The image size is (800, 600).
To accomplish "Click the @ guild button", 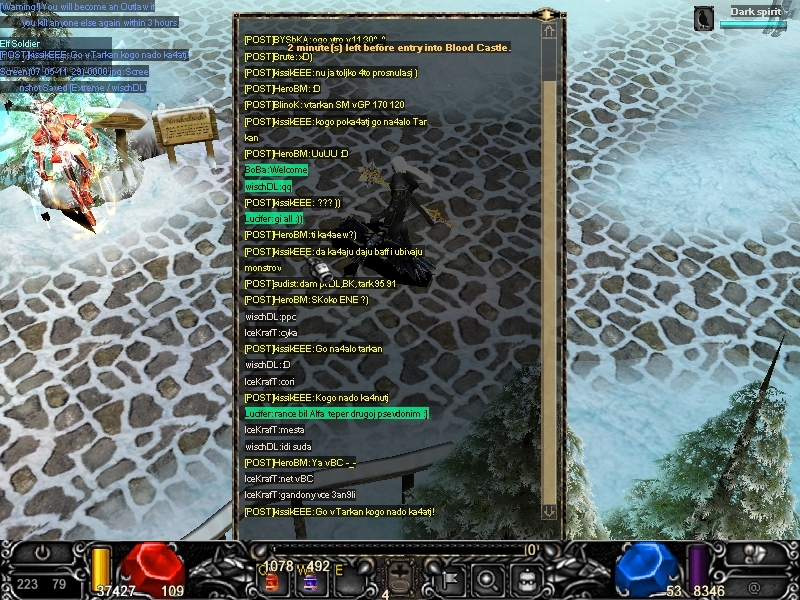I will 752,585.
